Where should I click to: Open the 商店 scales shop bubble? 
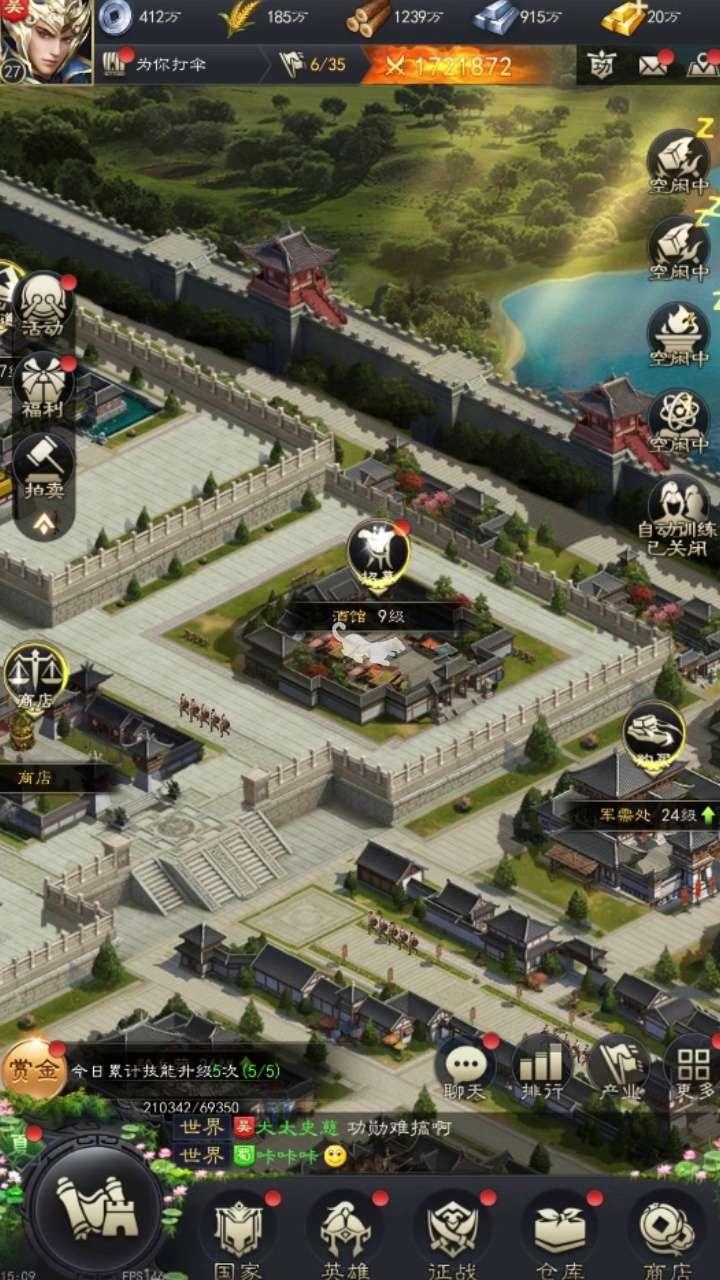click(36, 677)
